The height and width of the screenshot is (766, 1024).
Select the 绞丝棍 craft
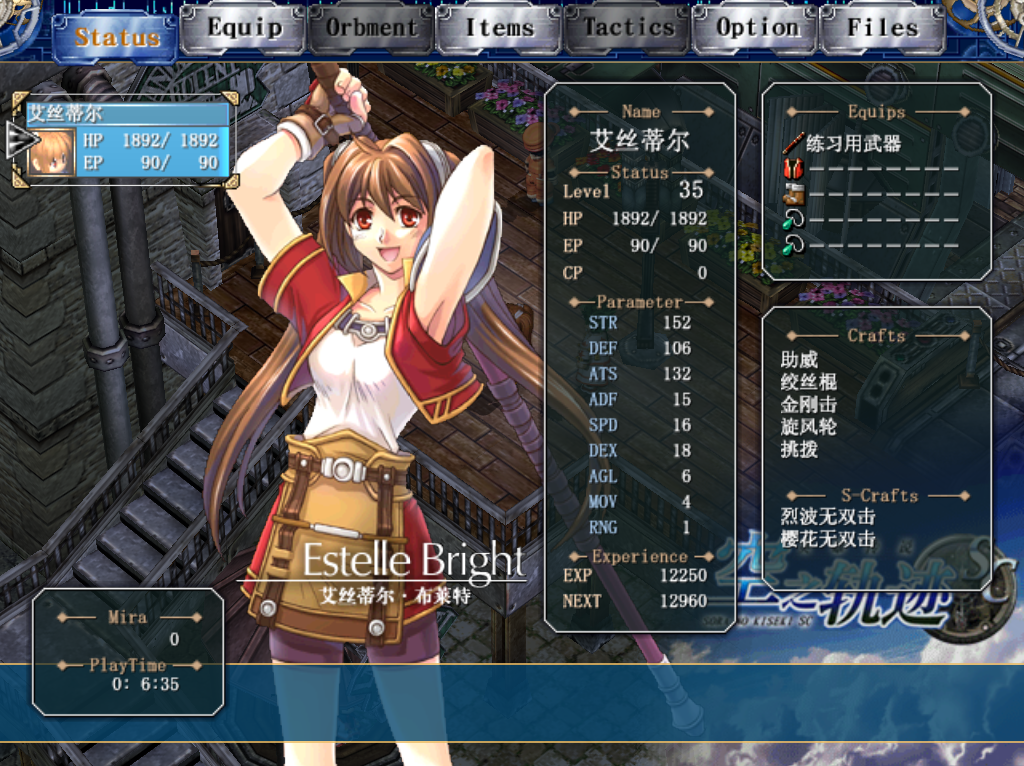[x=808, y=382]
